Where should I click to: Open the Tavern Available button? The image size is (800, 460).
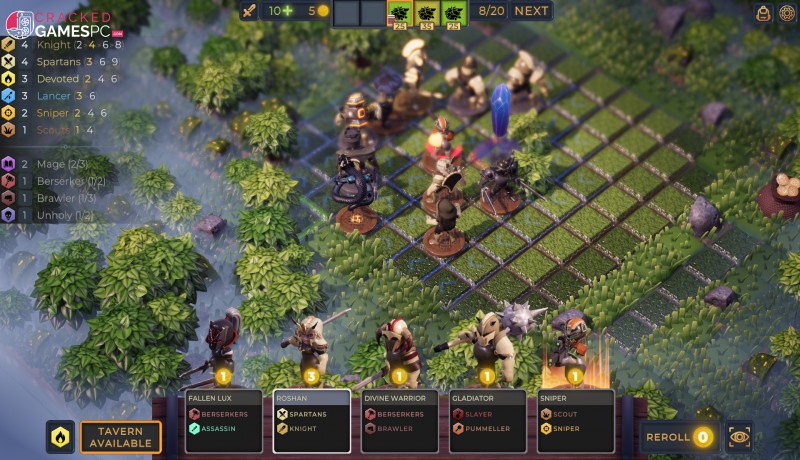[121, 437]
